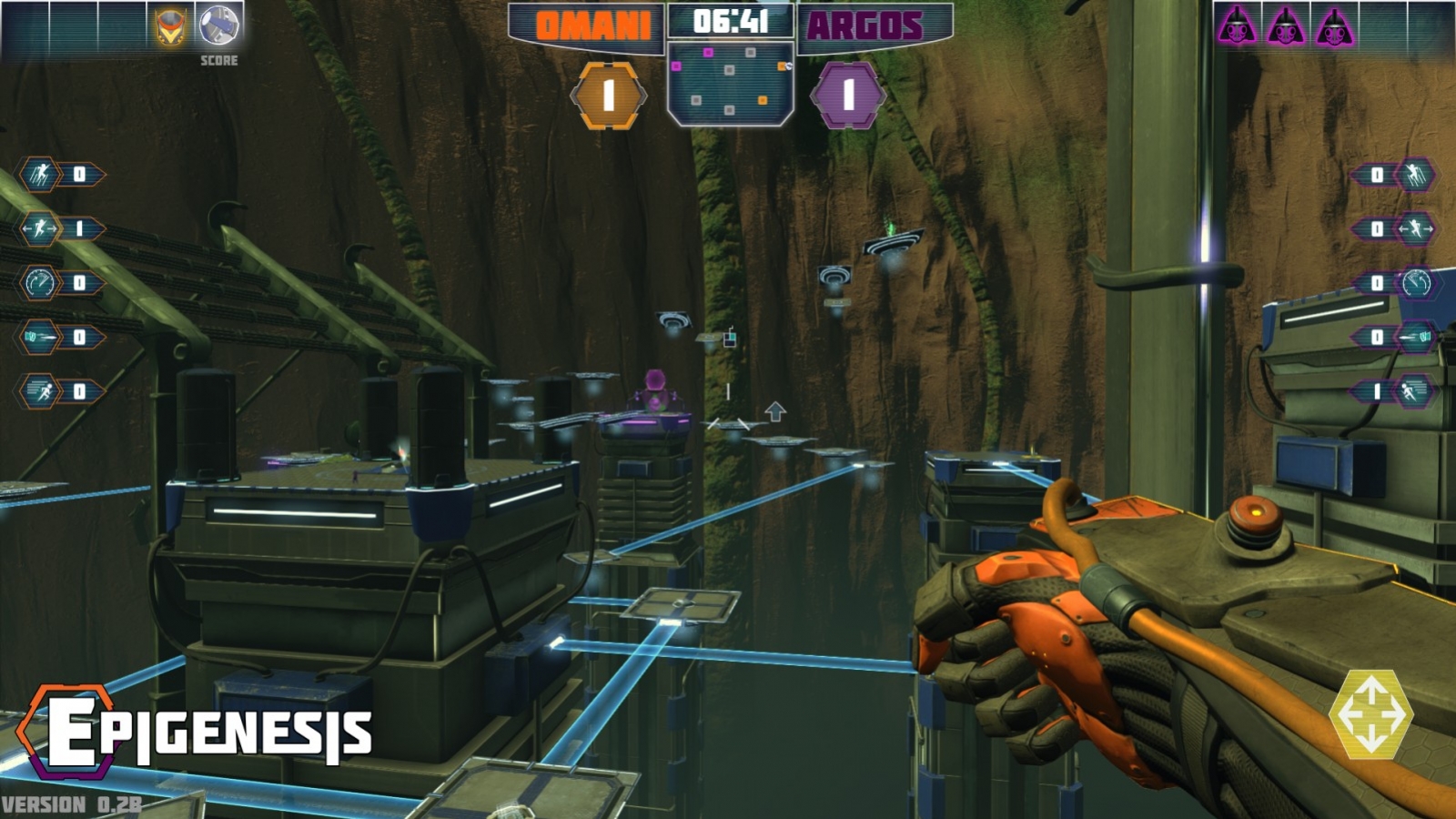Click the orange-framed jumping figure icon
The image size is (1456, 819).
click(x=40, y=174)
